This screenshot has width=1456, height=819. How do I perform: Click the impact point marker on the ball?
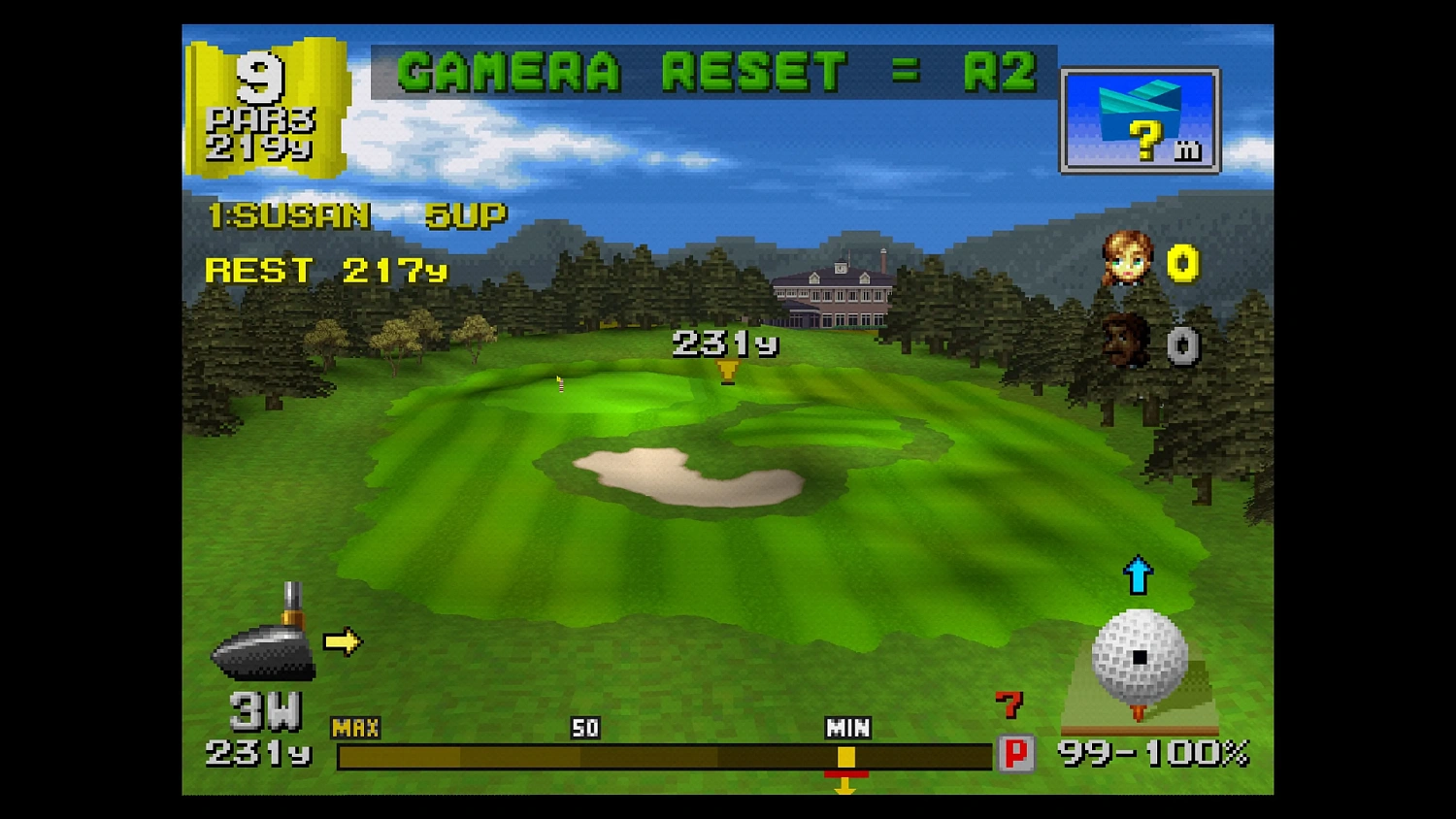click(x=1138, y=659)
